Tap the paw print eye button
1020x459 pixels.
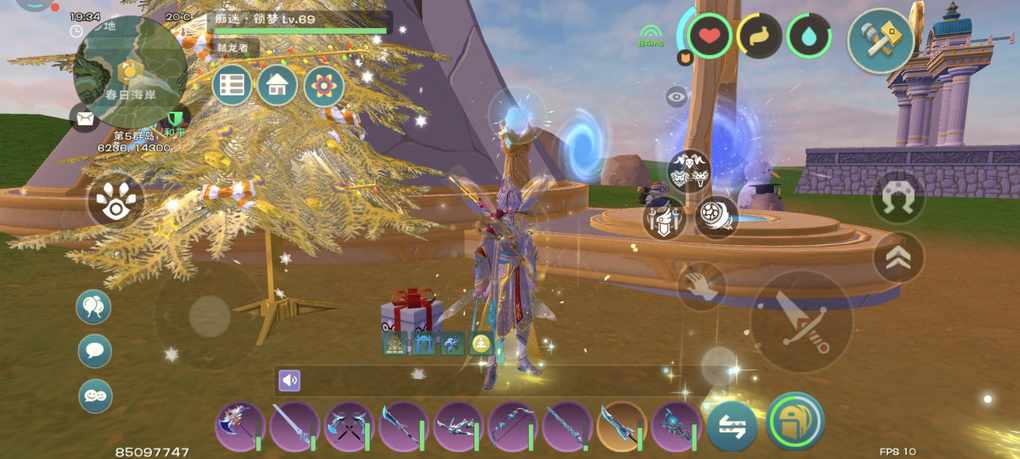click(115, 201)
